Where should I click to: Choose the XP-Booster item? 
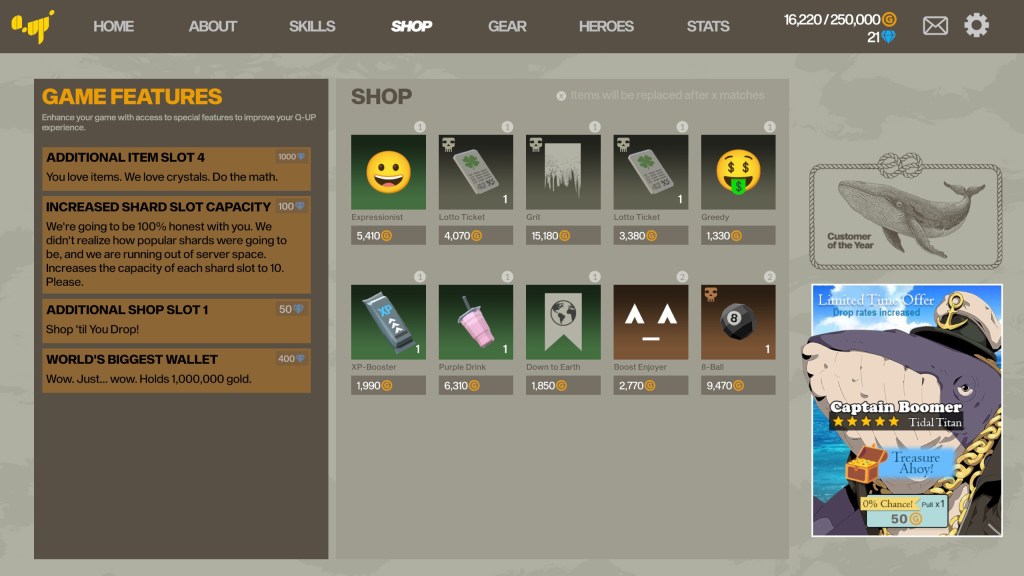point(388,322)
